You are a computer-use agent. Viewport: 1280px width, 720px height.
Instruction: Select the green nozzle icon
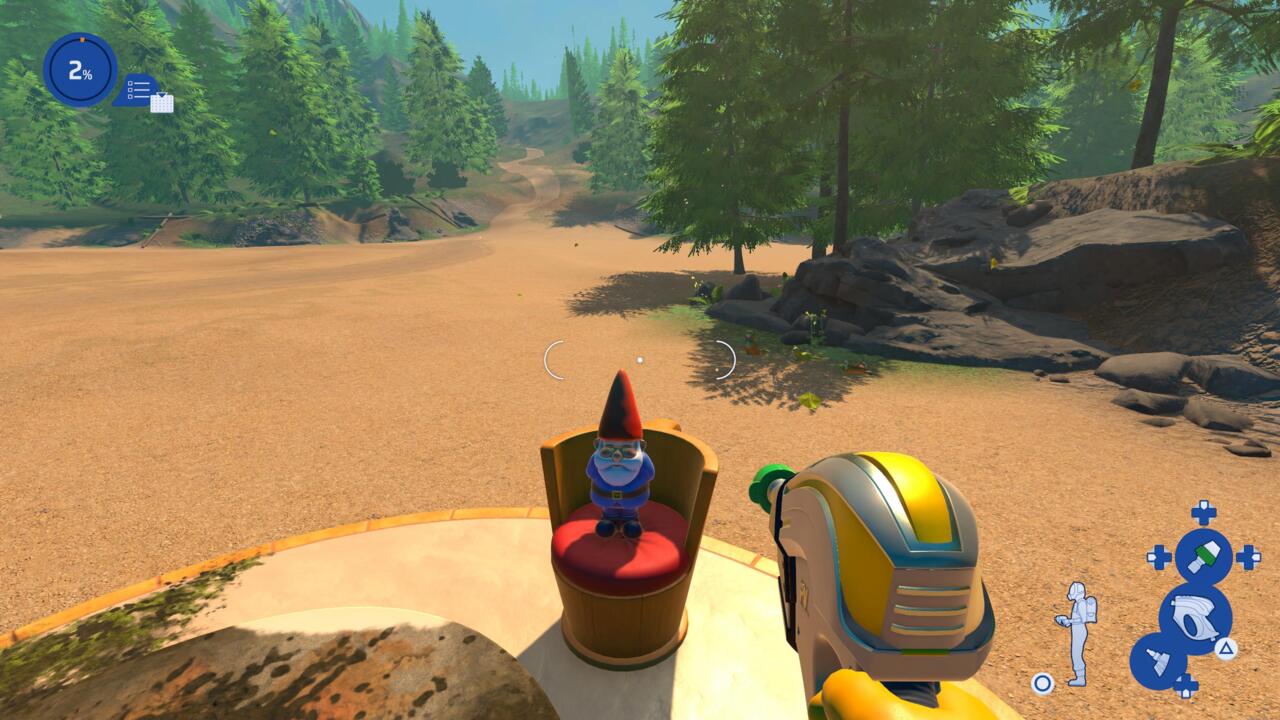pyautogui.click(x=1203, y=556)
